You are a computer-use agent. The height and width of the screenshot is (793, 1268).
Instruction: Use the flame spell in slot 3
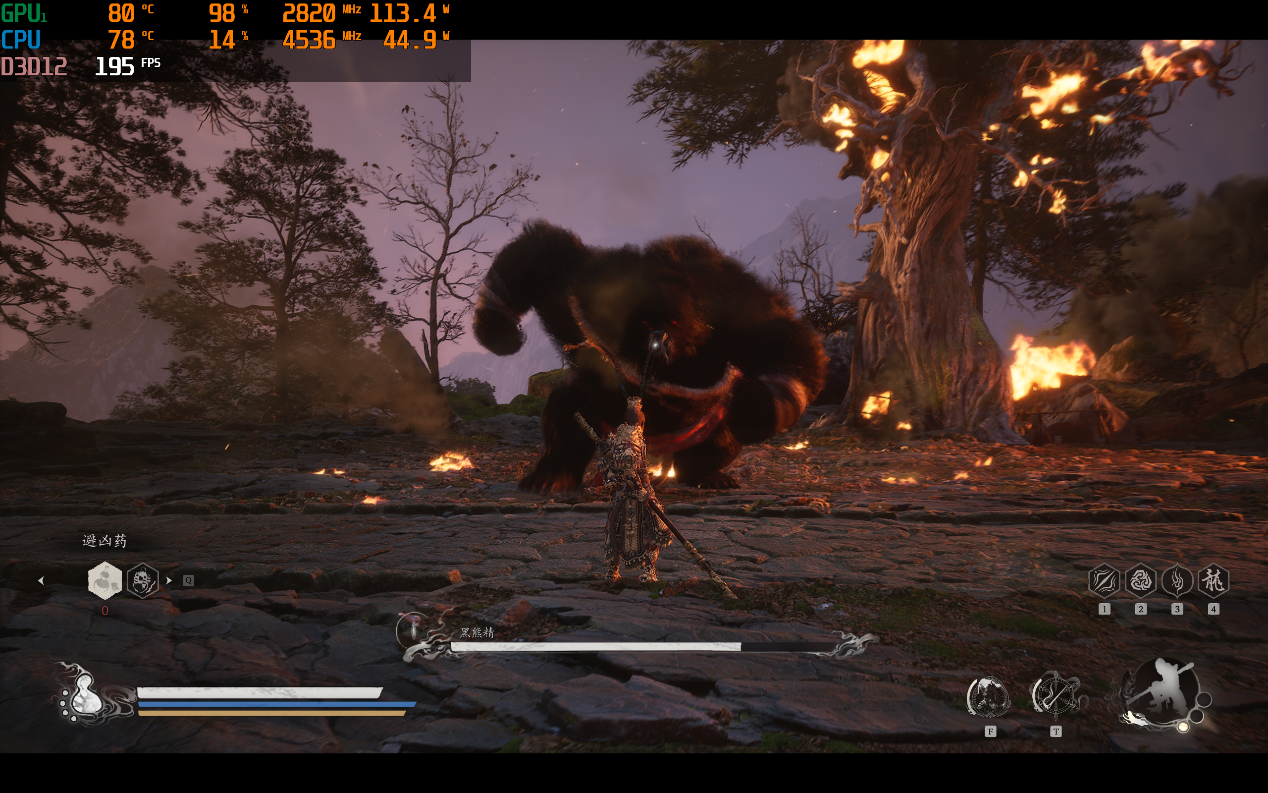tap(1177, 580)
